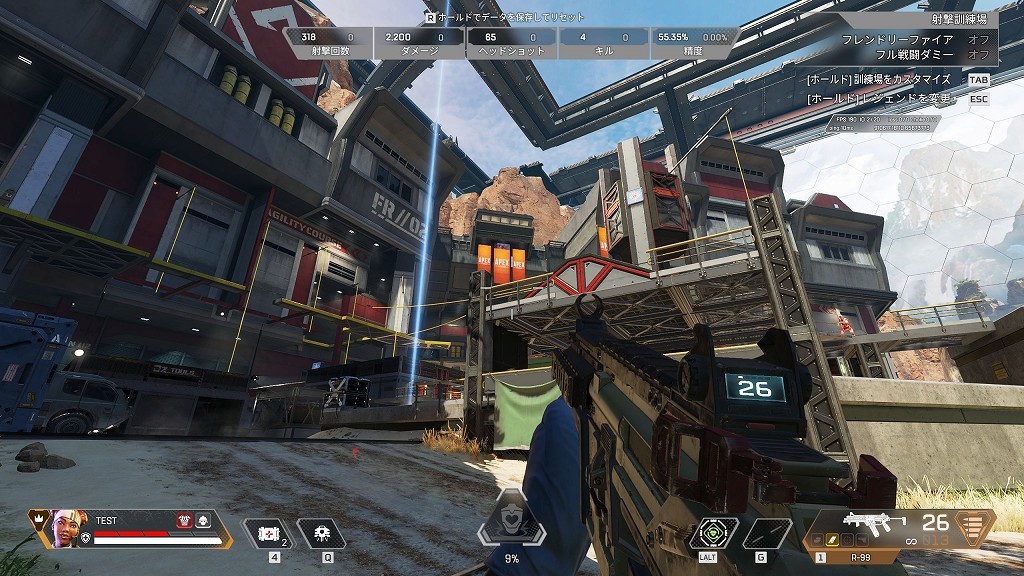Select the ordnance slot labeled G

click(761, 533)
